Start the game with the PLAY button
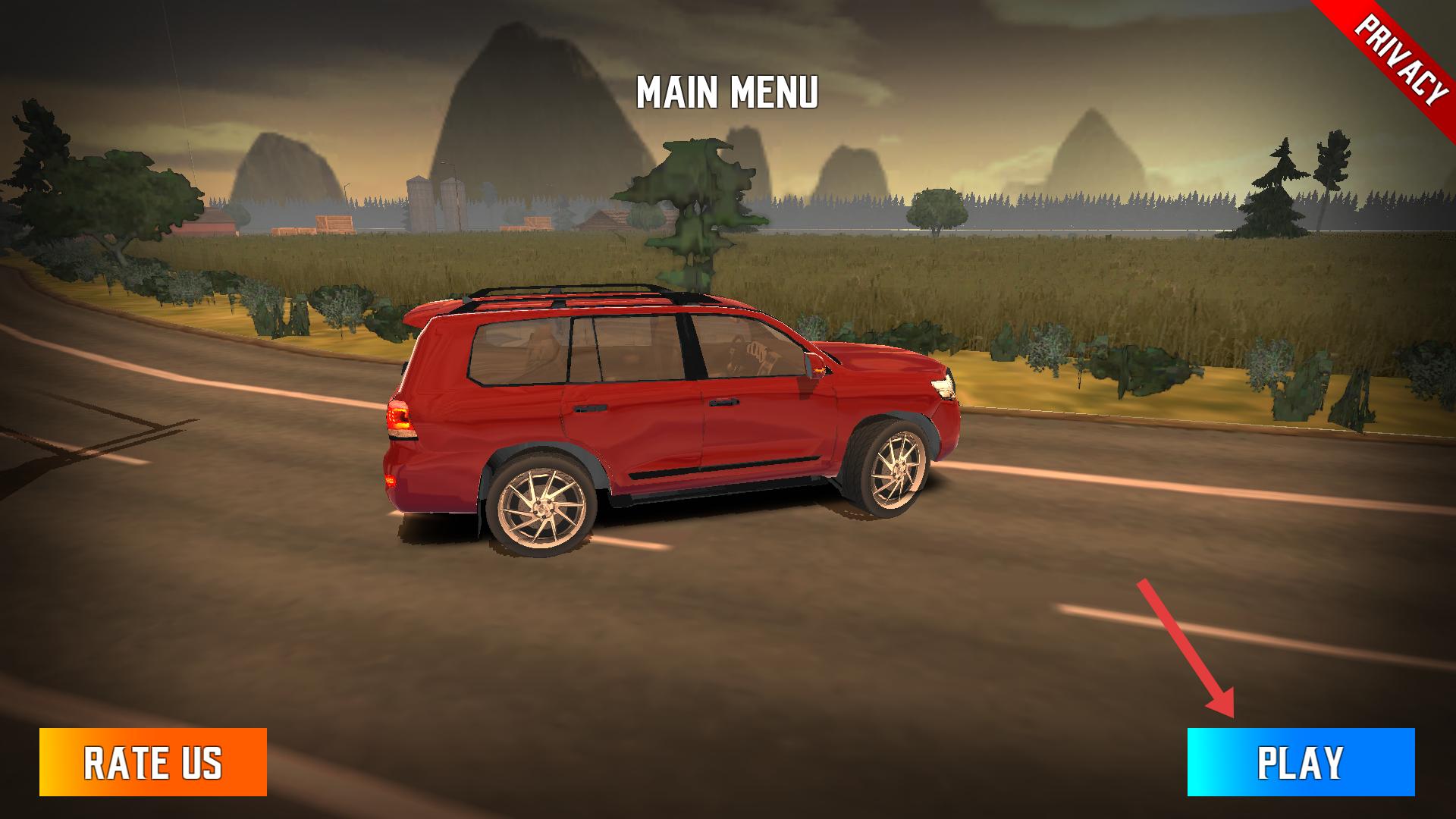 (1301, 762)
